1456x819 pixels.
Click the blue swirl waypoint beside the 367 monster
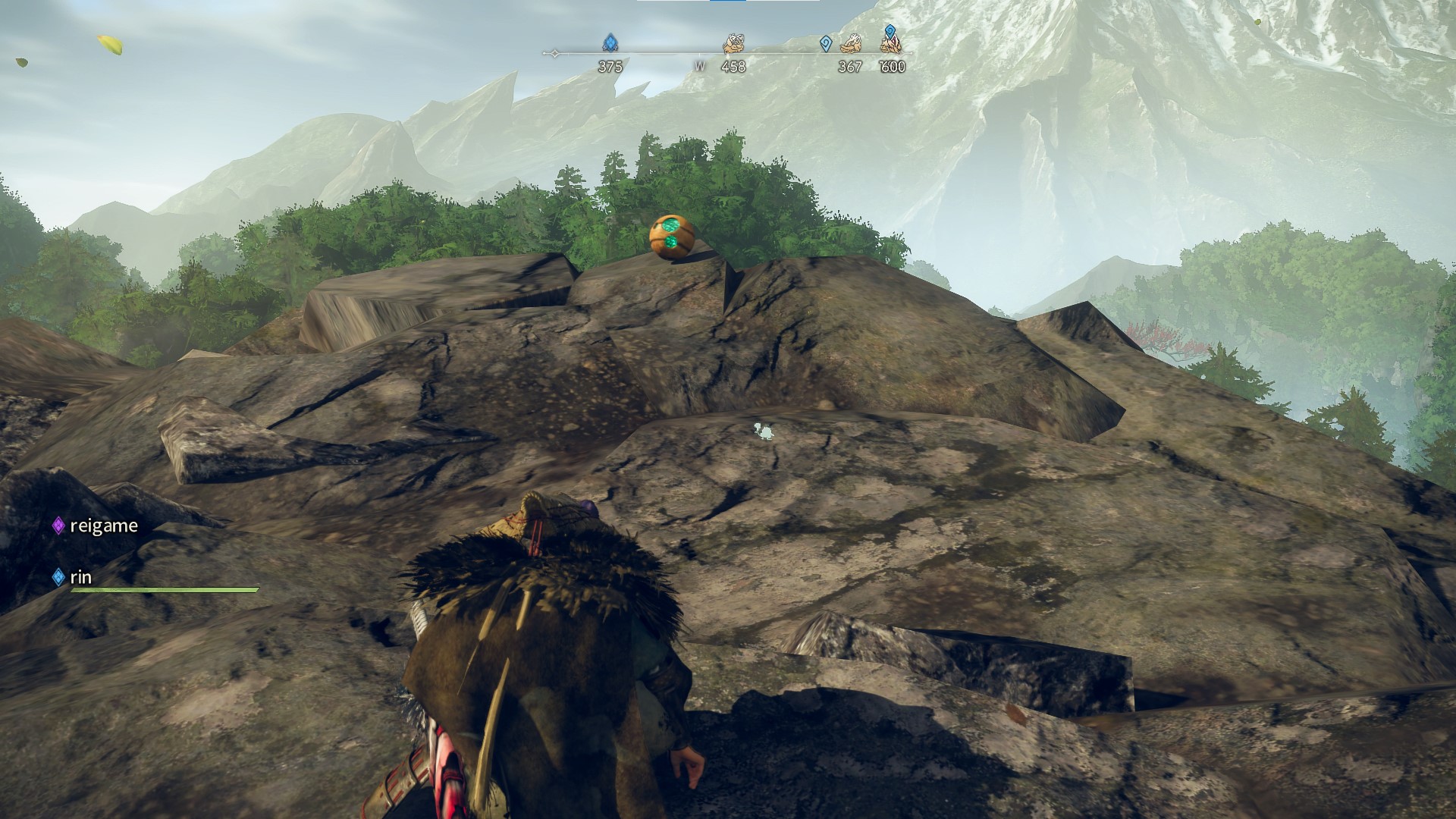click(x=826, y=44)
